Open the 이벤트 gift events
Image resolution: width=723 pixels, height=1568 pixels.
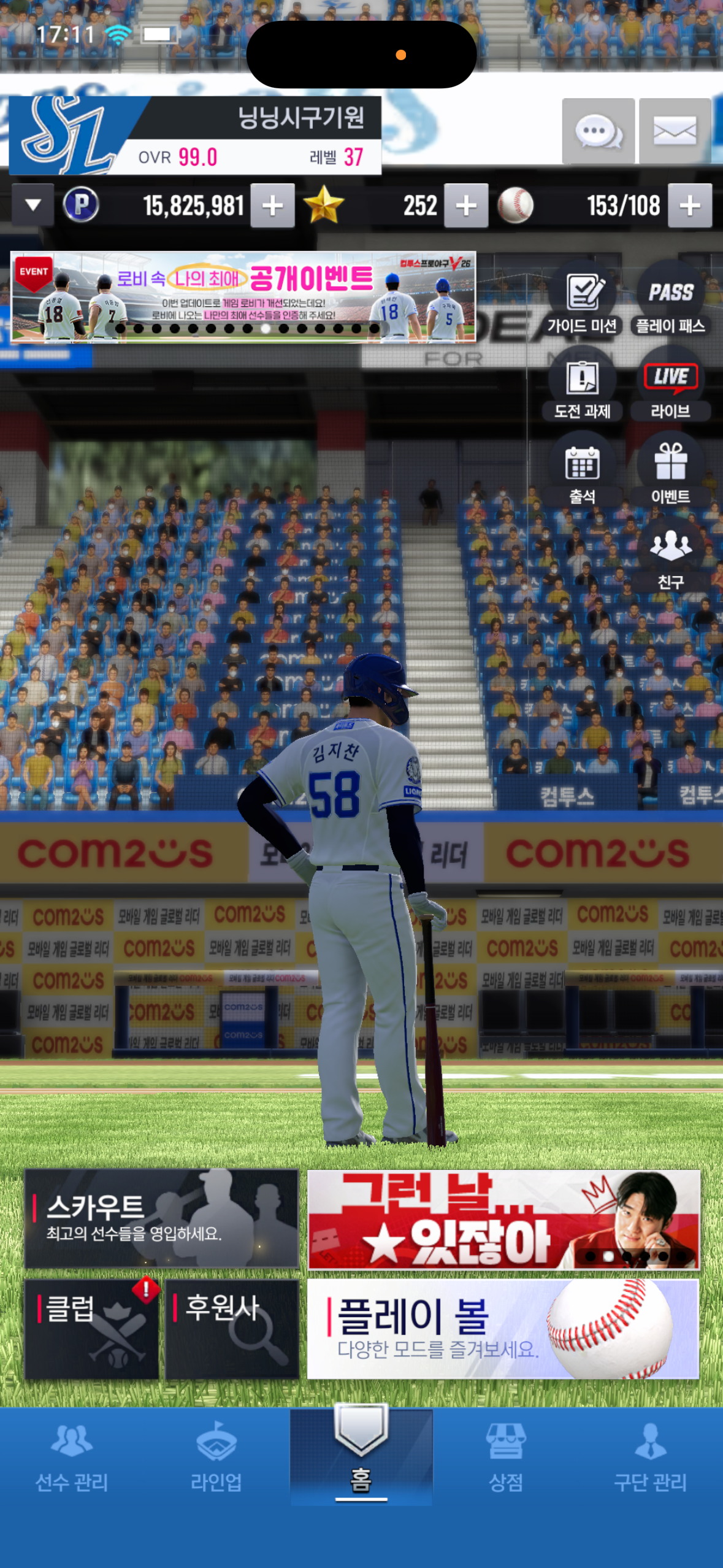(670, 473)
